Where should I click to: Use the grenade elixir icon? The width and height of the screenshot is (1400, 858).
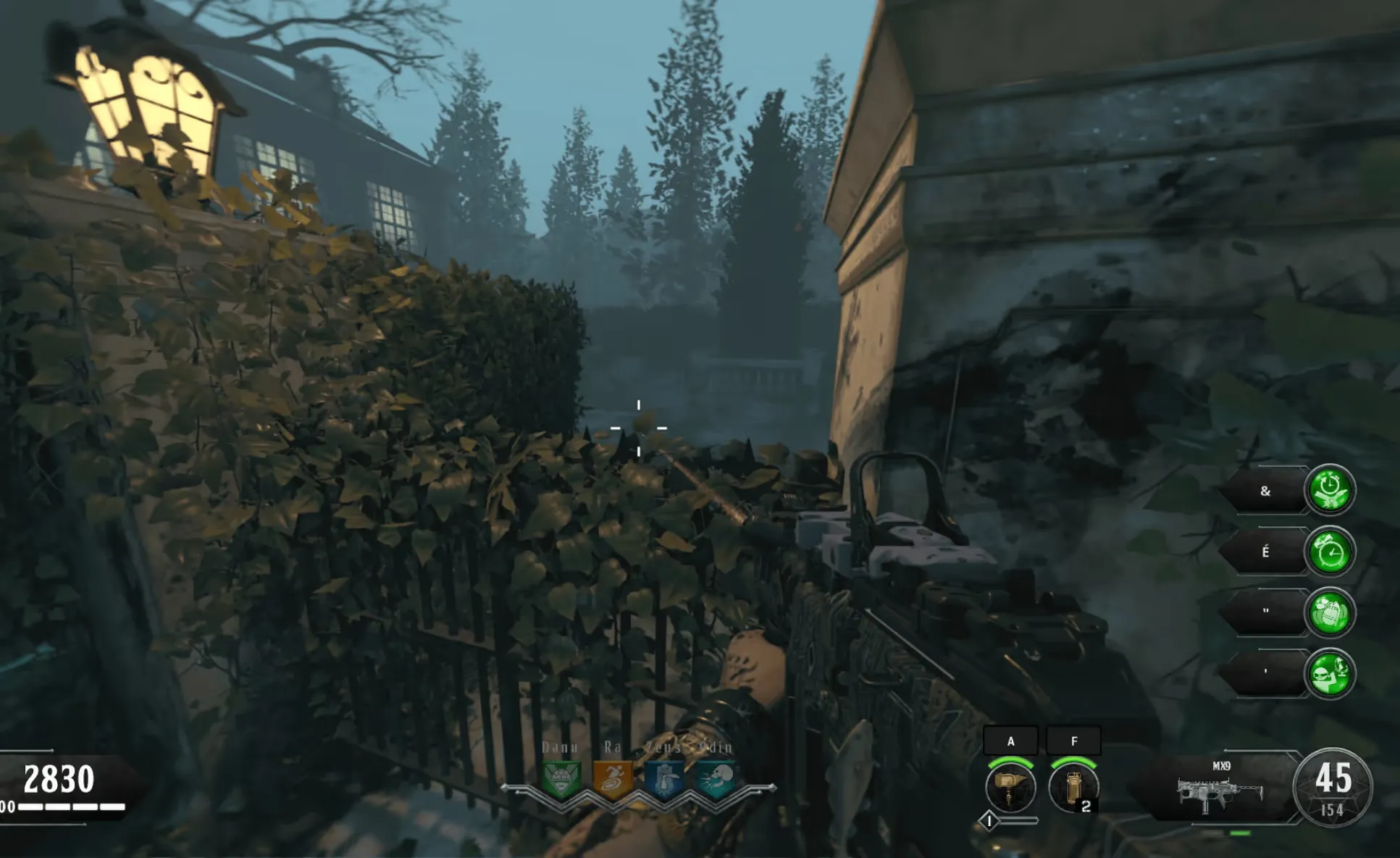pyautogui.click(x=1330, y=613)
